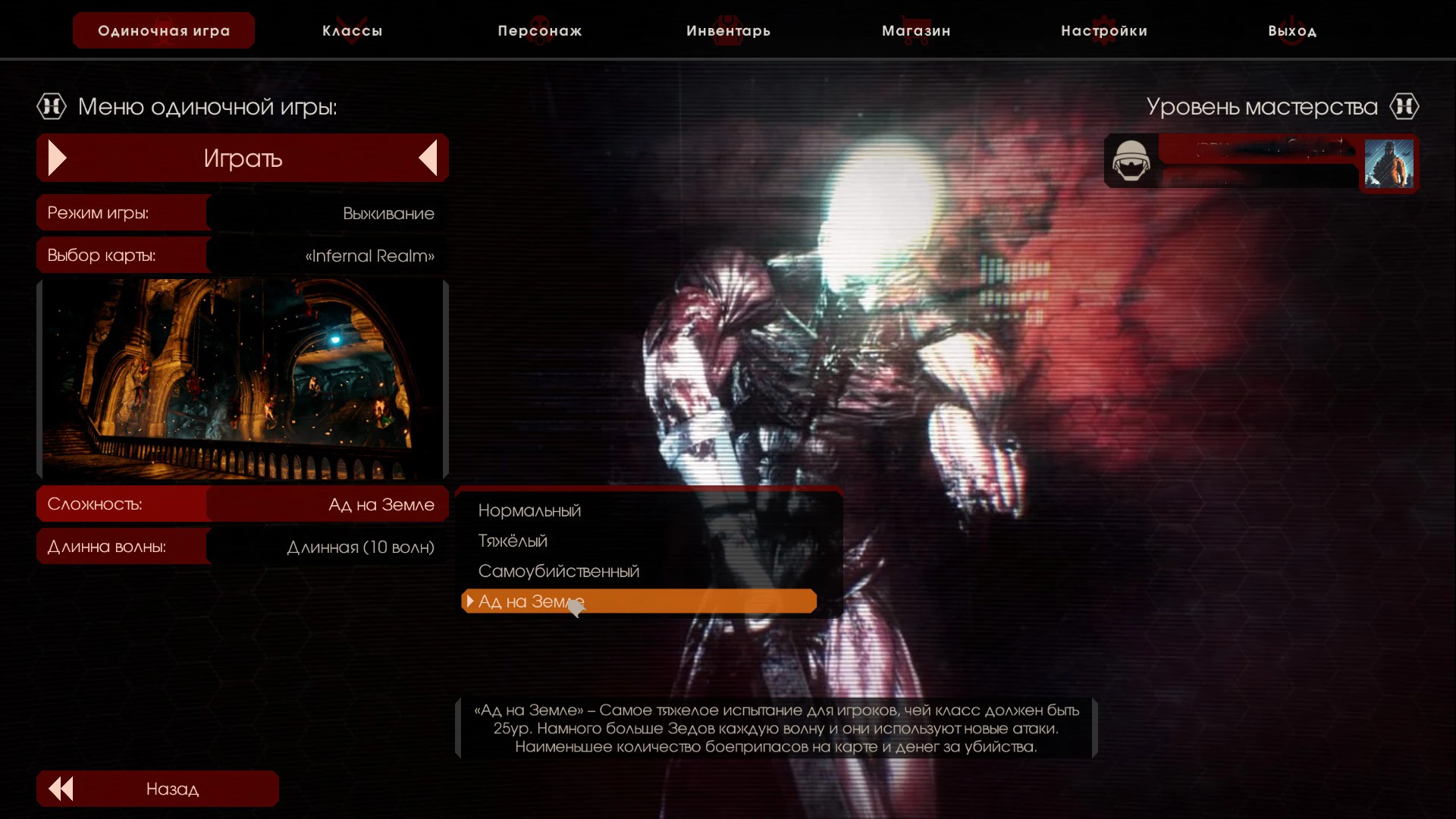Screen dimensions: 1456x819
Task: Click the Infernal Realm map preview image
Action: point(241,378)
